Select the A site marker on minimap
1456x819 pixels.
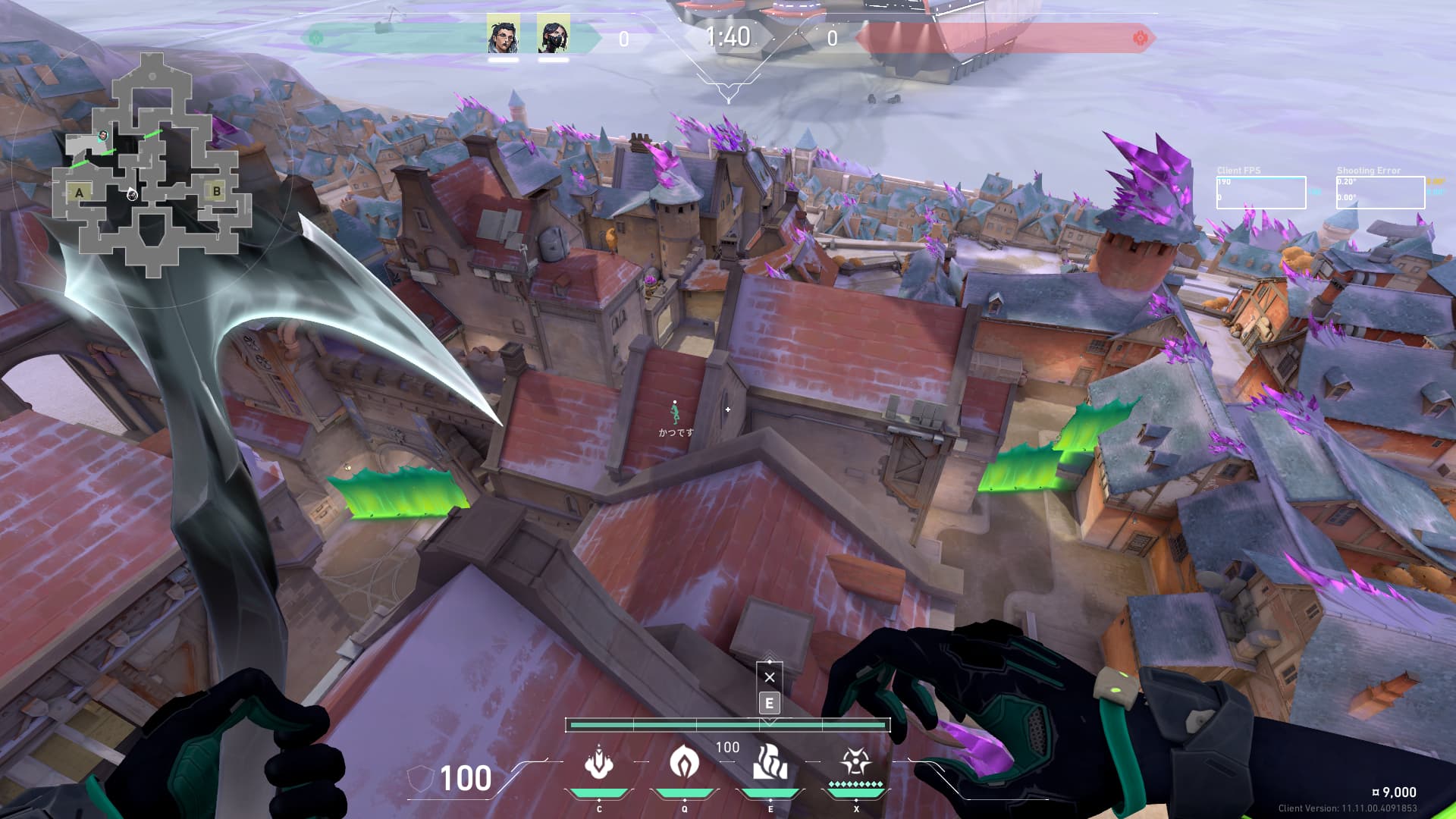click(x=80, y=193)
